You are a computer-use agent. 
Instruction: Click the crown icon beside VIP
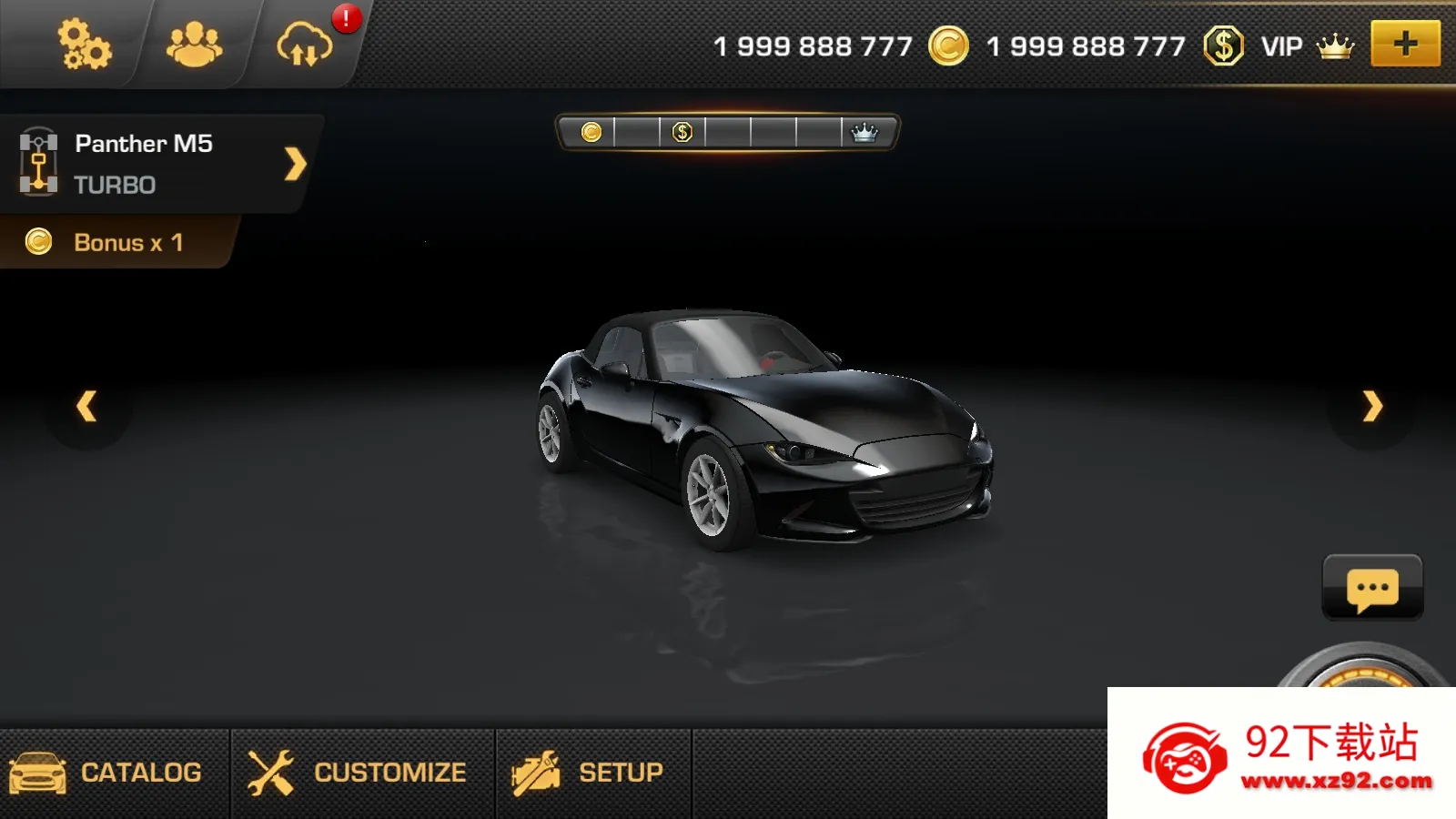[x=1333, y=45]
